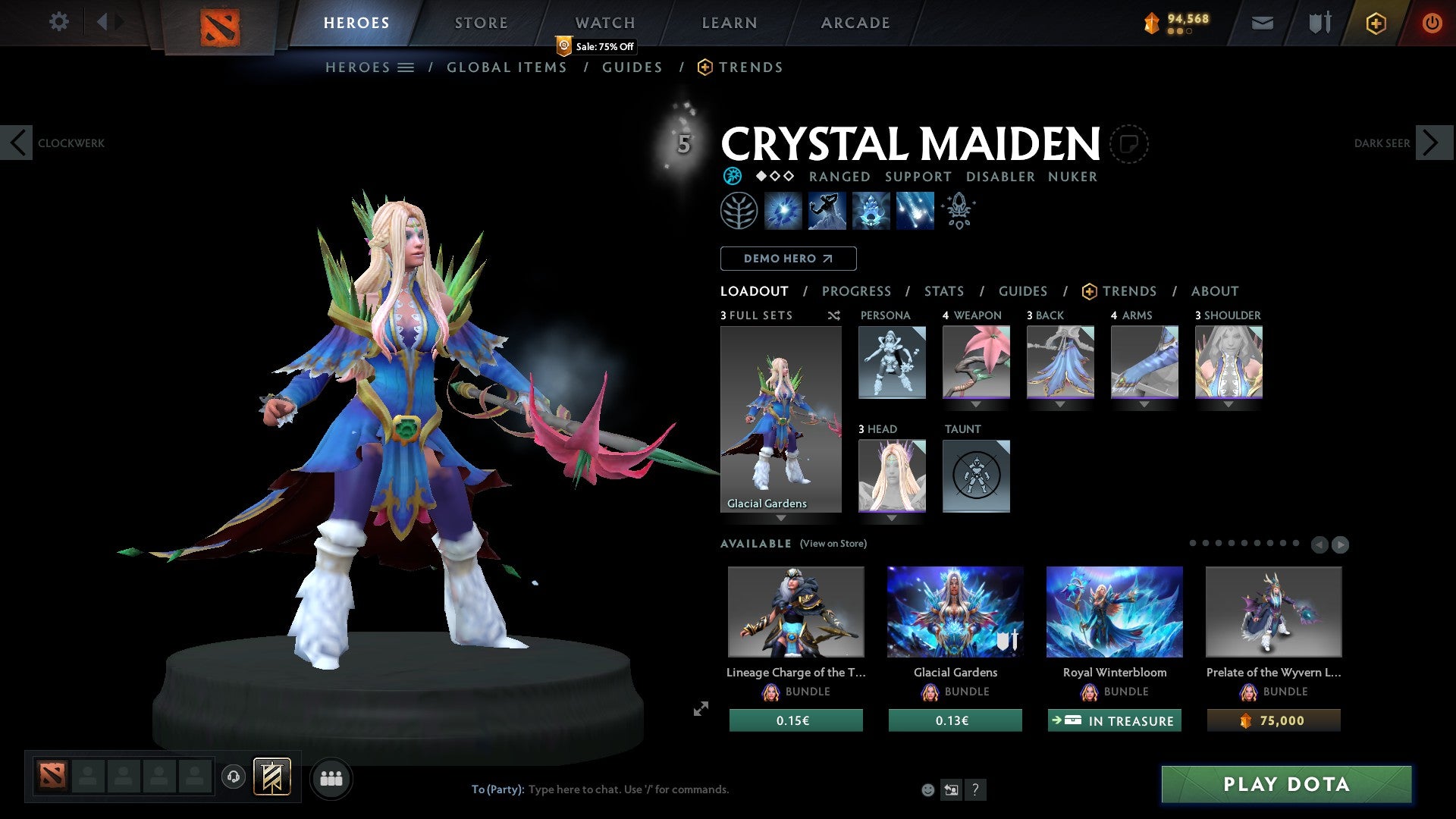This screenshot has height=819, width=1456.
Task: Expand the Weapon slot dropdown arrow
Action: tap(976, 404)
